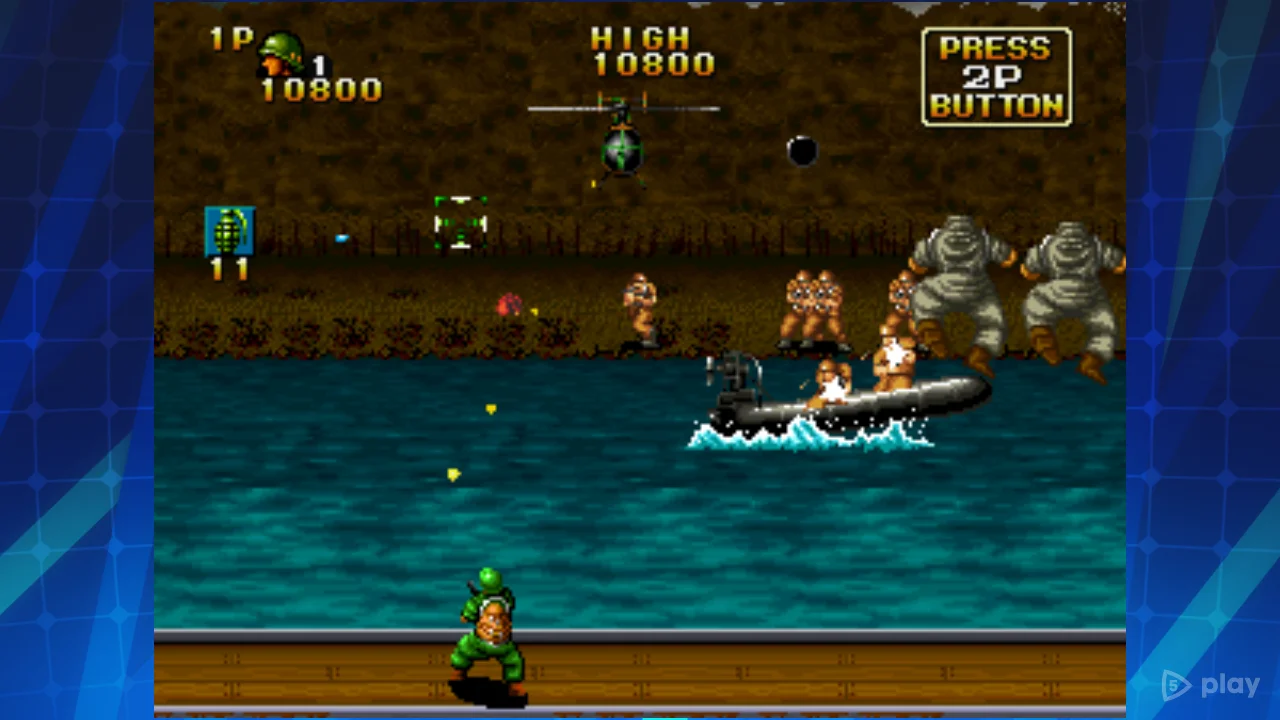Click the score value 10800 under 1P
Viewport: 1280px width, 720px height.
[x=320, y=89]
